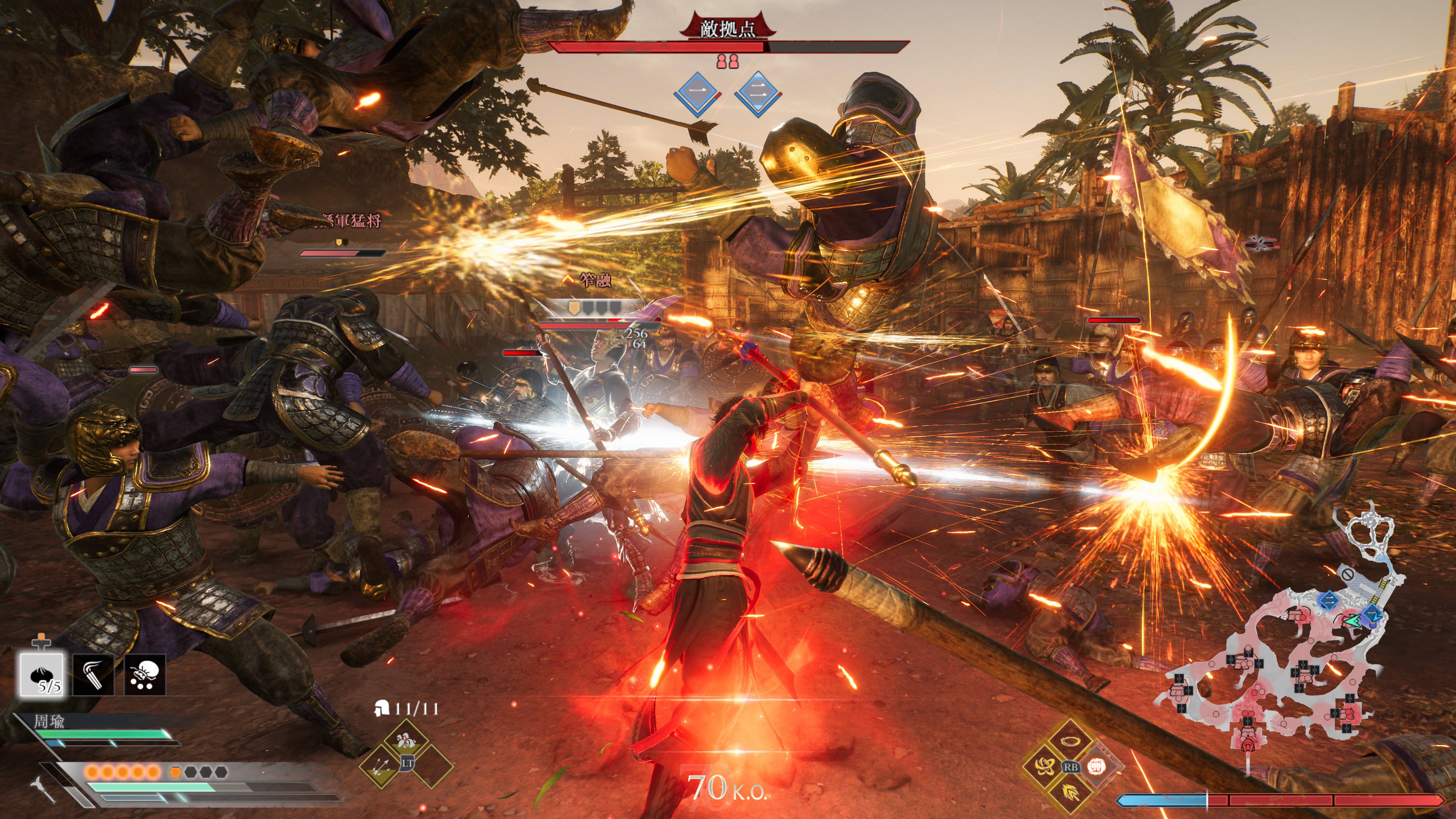Trigger the charging soldiers tactic diamond
This screenshot has height=819, width=1456.
[405, 741]
